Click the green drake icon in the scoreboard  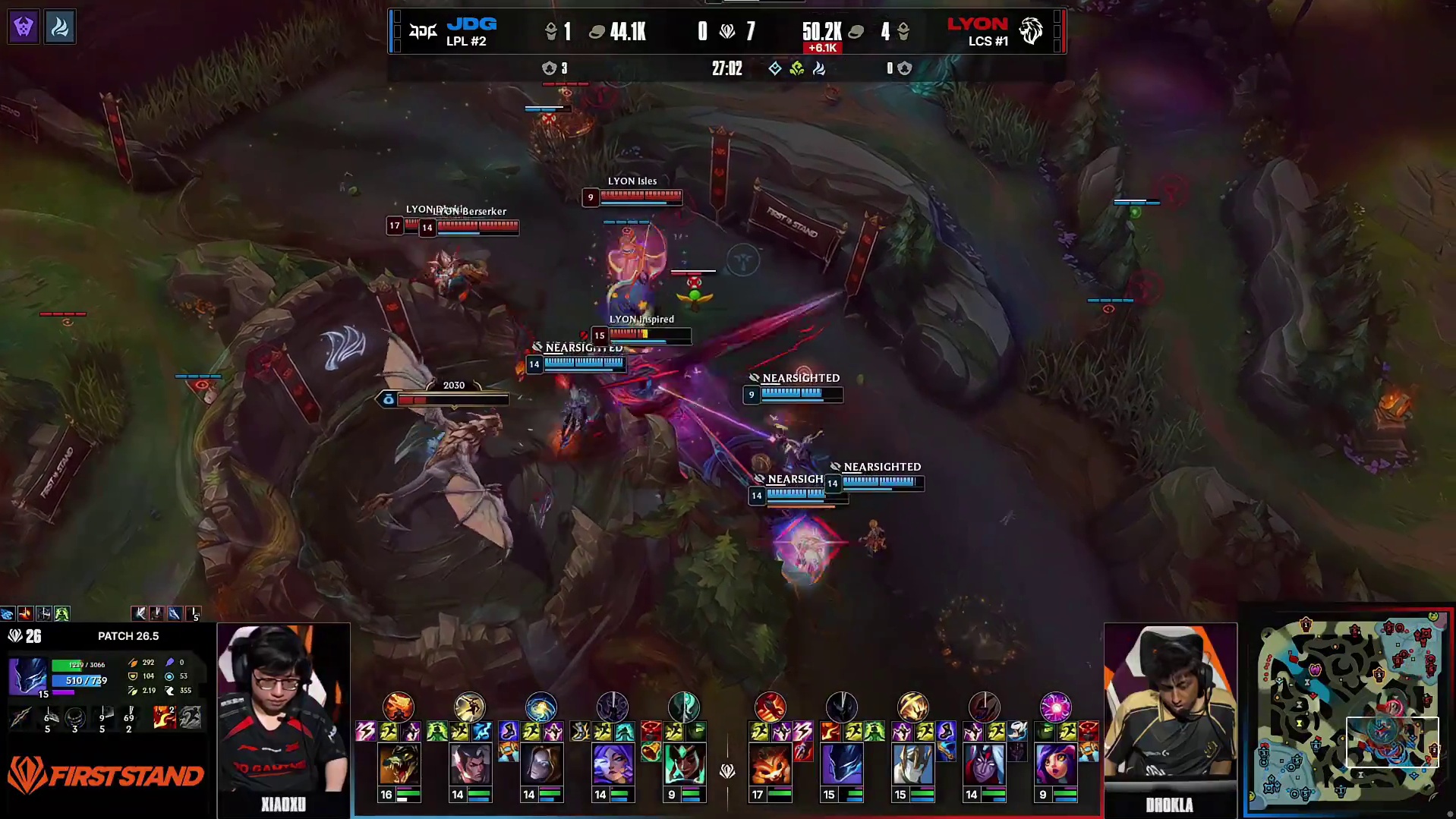point(796,68)
